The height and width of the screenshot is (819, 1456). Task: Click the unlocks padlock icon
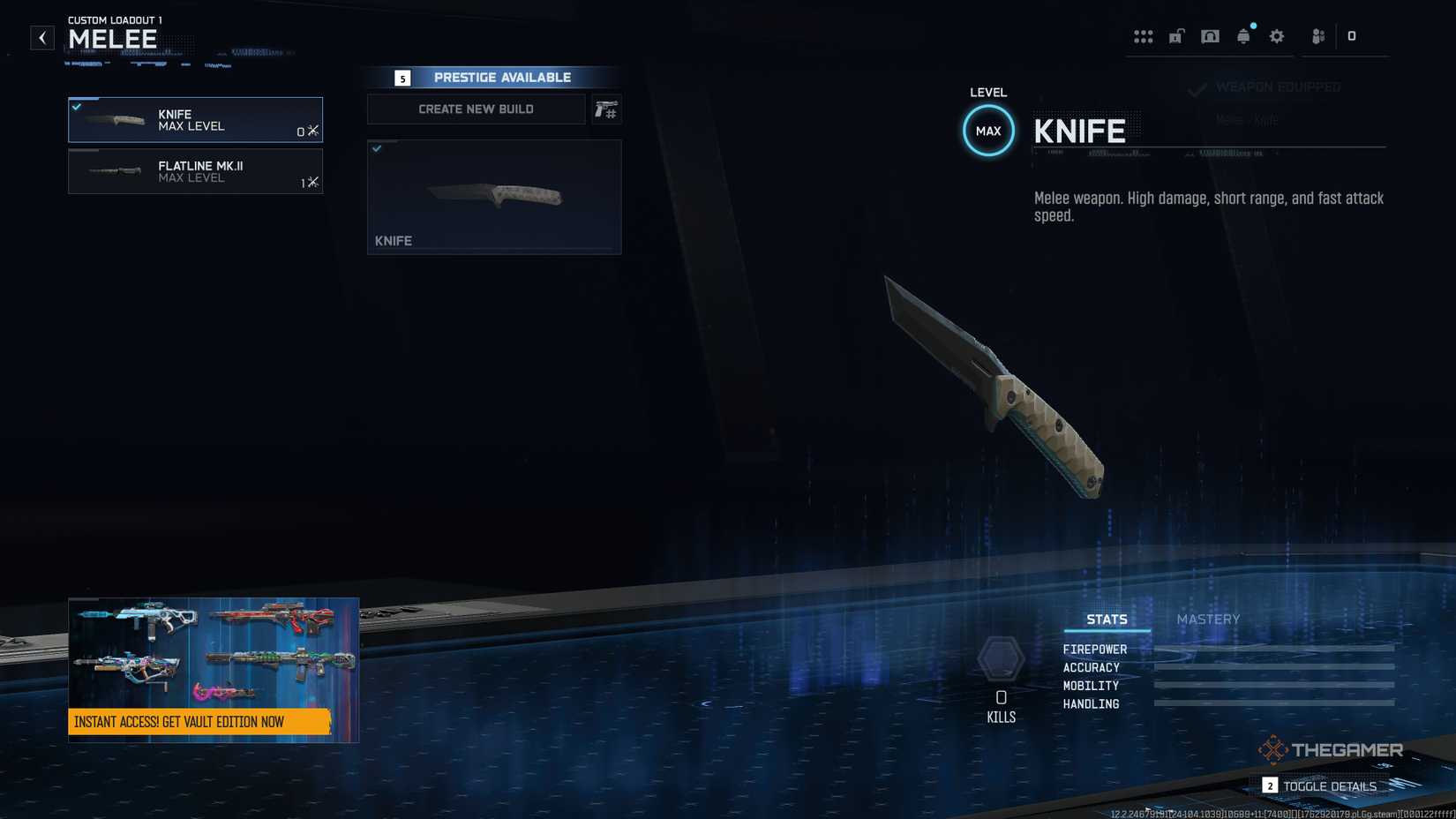click(1176, 36)
